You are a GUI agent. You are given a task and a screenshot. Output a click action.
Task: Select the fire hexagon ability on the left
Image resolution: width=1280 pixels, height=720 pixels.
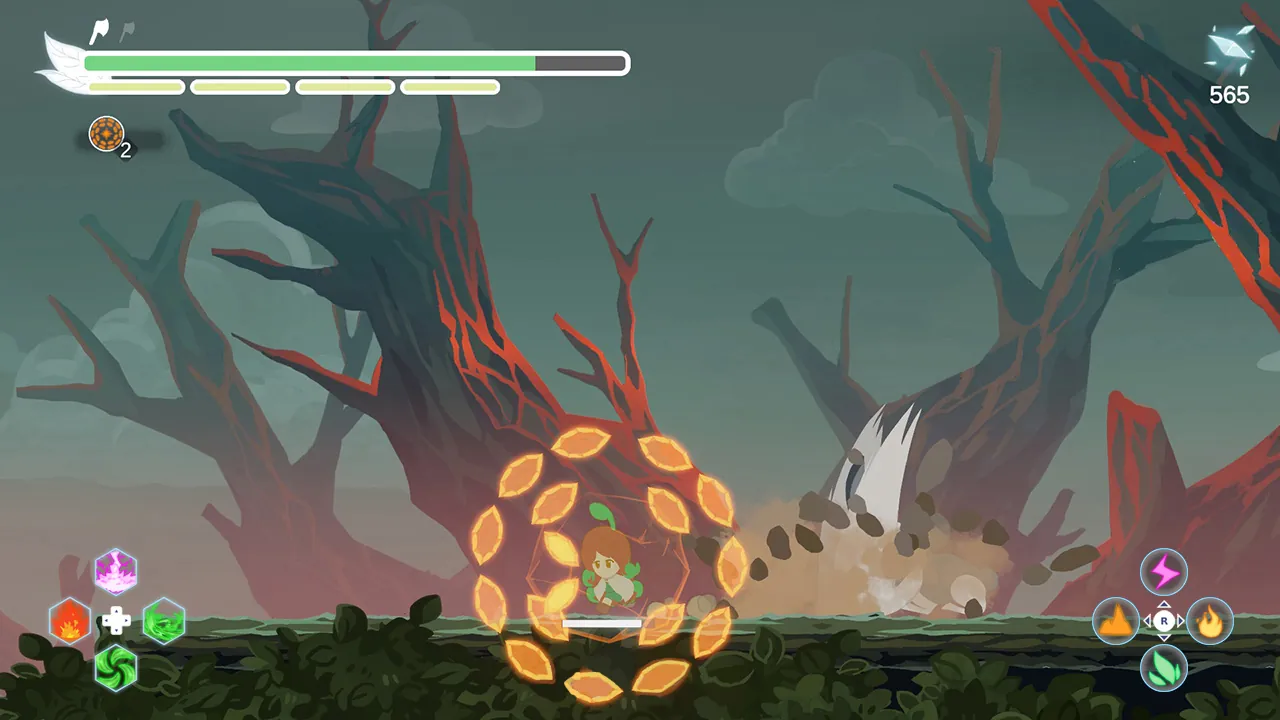coord(70,621)
